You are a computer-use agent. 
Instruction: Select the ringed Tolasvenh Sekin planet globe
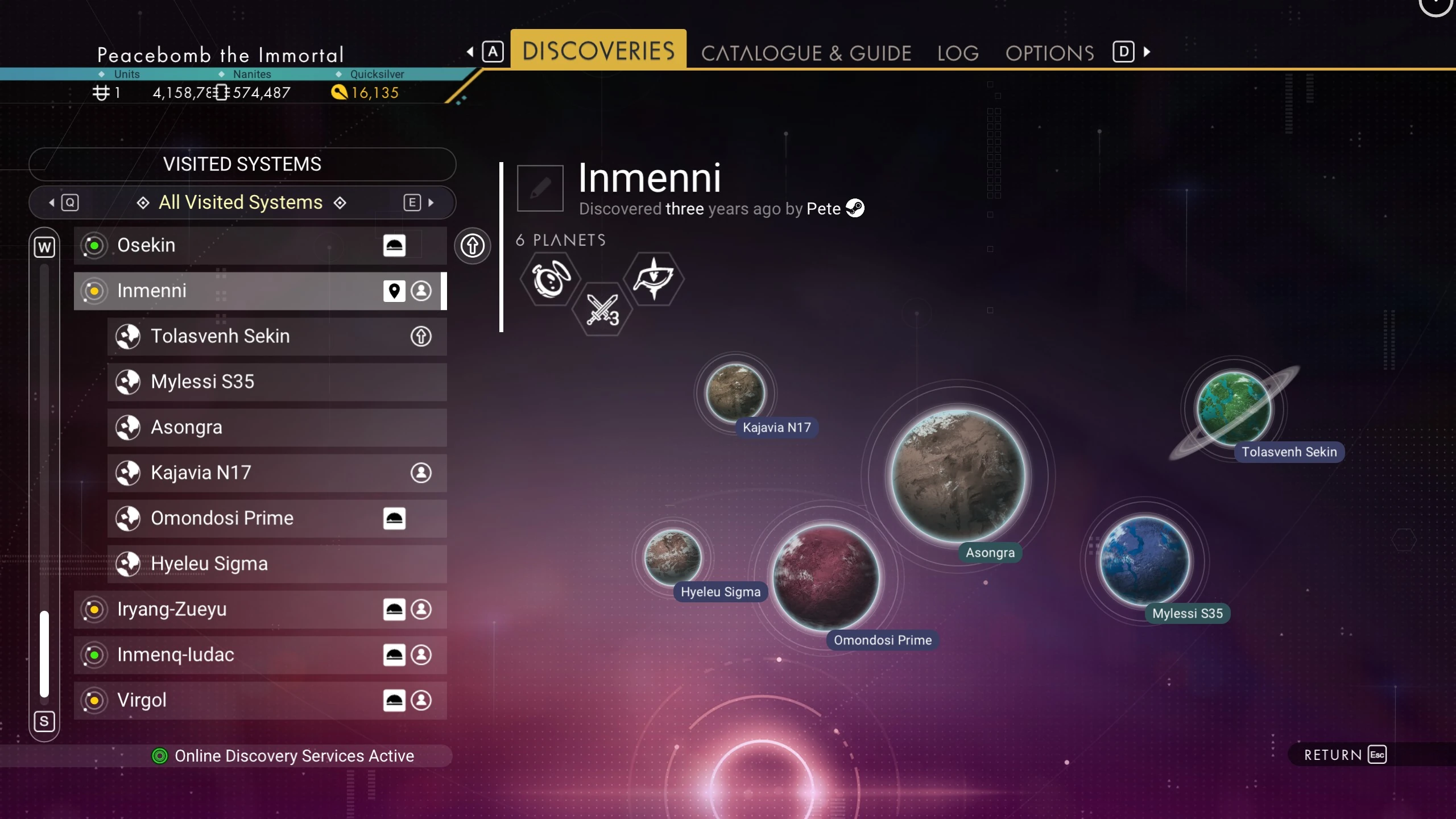(x=1234, y=408)
